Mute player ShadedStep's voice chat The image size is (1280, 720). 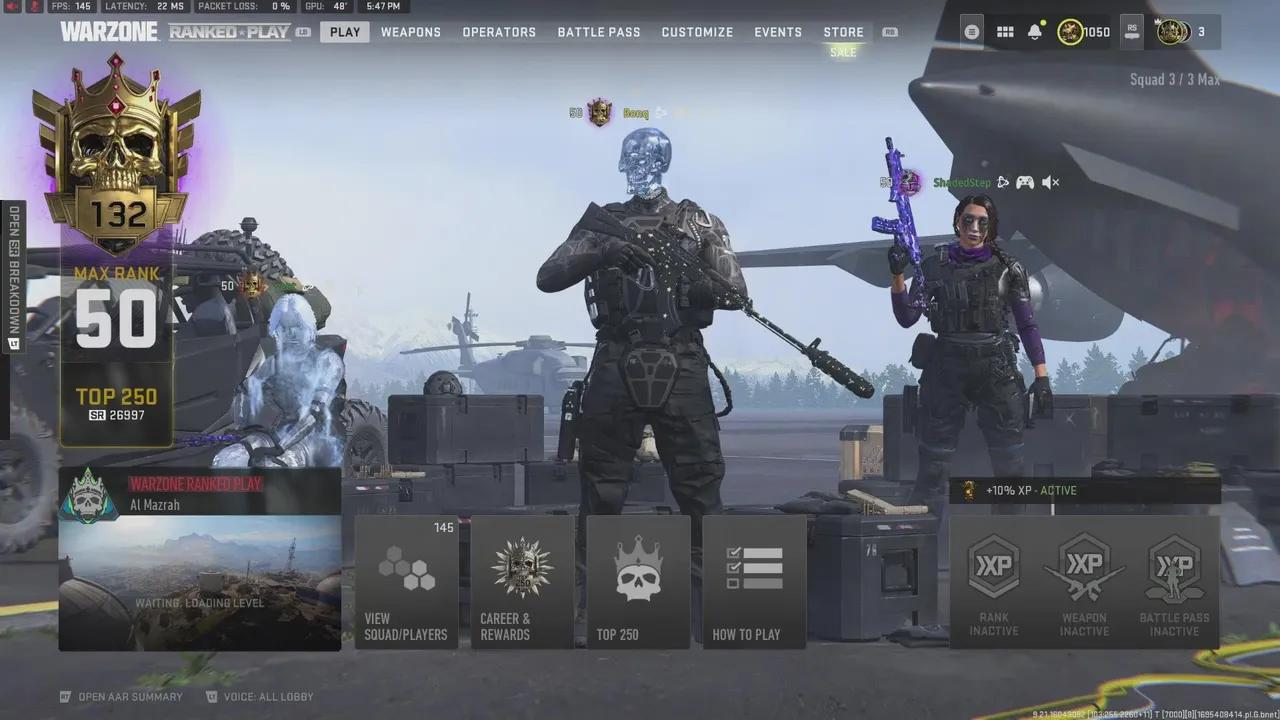1047,182
